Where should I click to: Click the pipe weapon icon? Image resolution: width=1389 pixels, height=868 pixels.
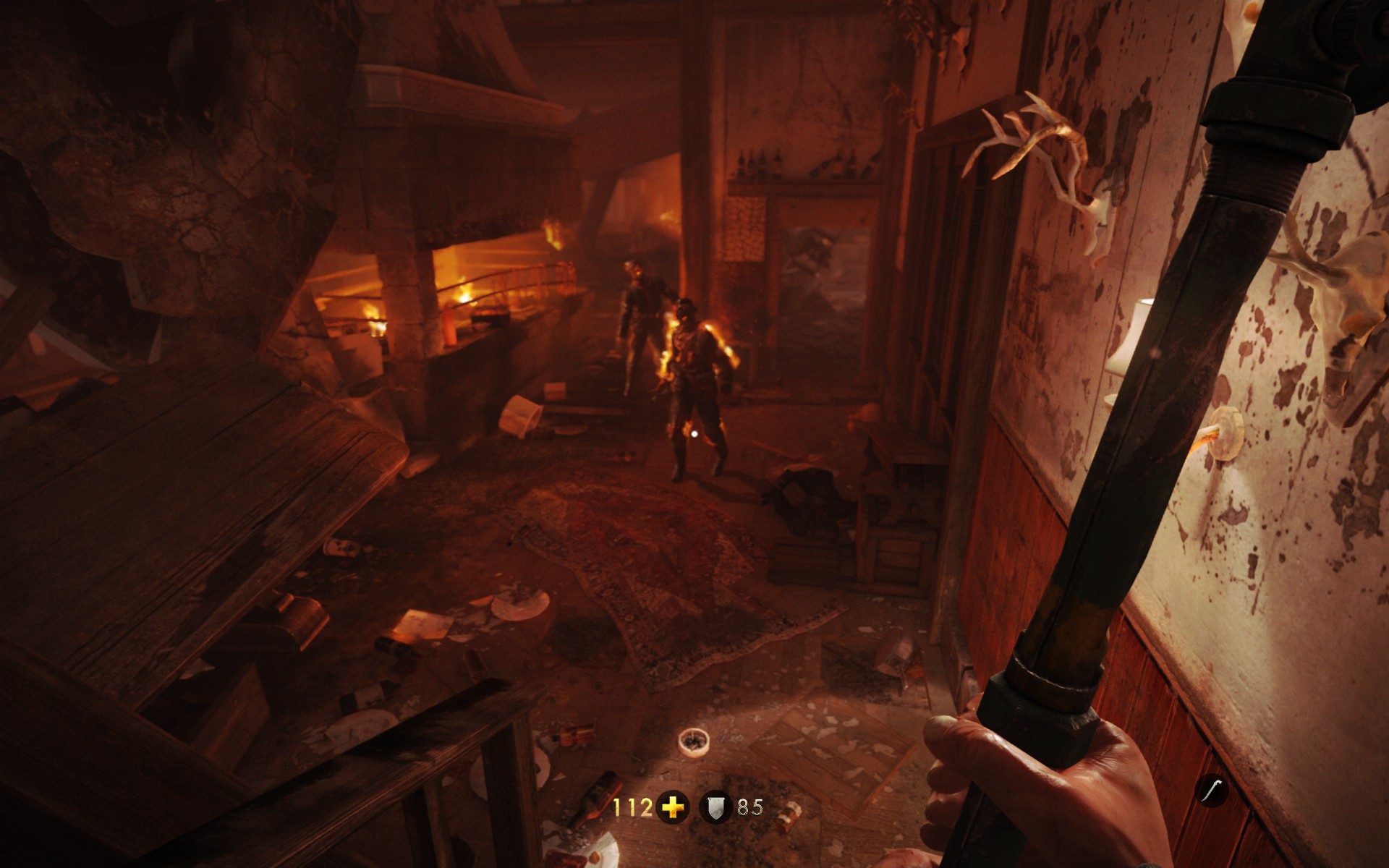(x=1212, y=790)
